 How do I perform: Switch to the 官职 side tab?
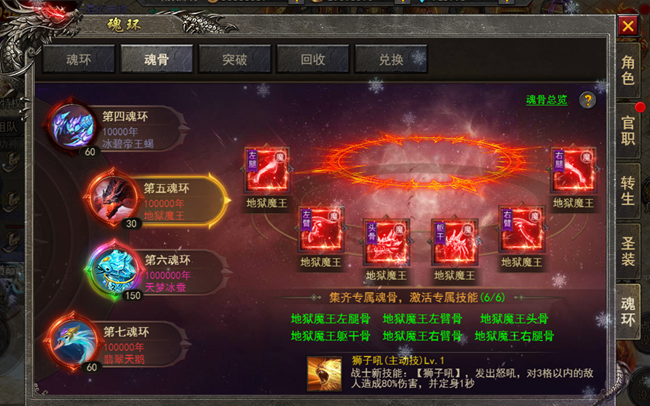(x=628, y=129)
